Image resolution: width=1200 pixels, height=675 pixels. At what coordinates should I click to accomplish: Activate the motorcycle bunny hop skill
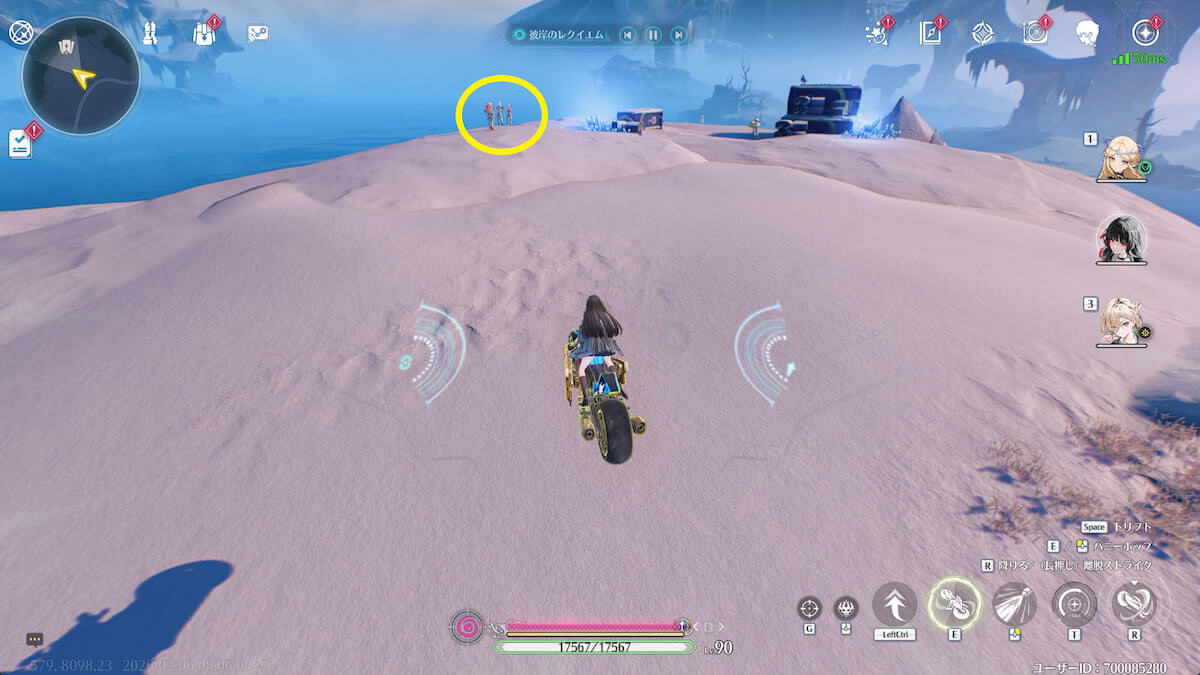click(953, 604)
